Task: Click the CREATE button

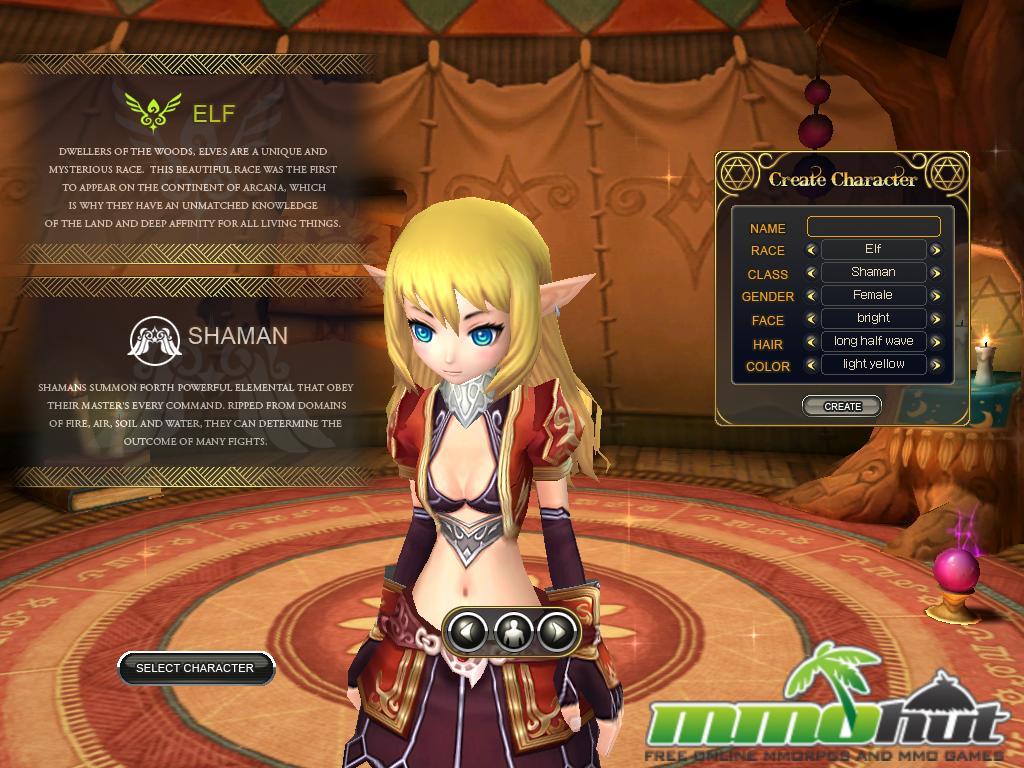Action: [842, 406]
